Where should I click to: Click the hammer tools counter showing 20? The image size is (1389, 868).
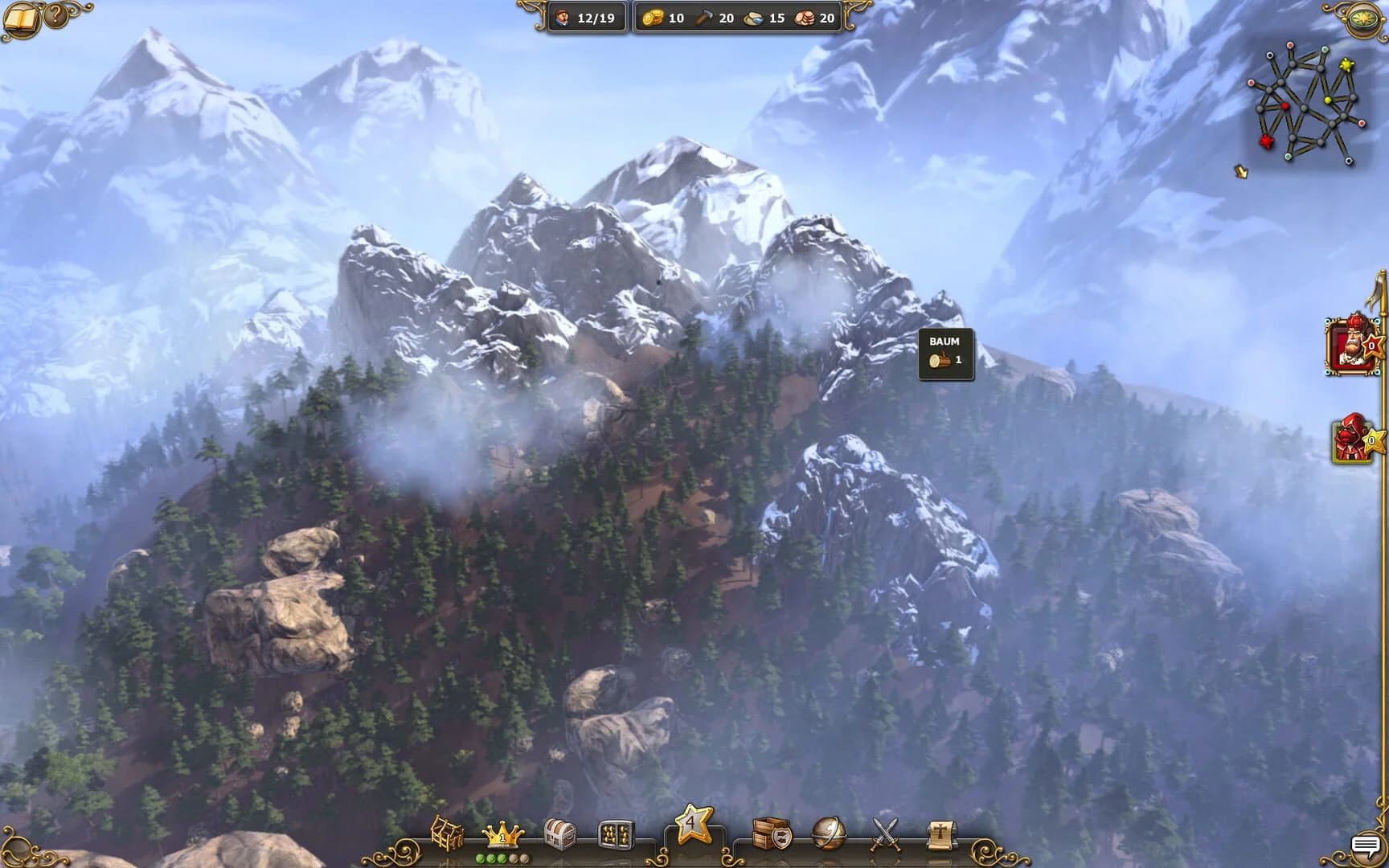coord(718,18)
